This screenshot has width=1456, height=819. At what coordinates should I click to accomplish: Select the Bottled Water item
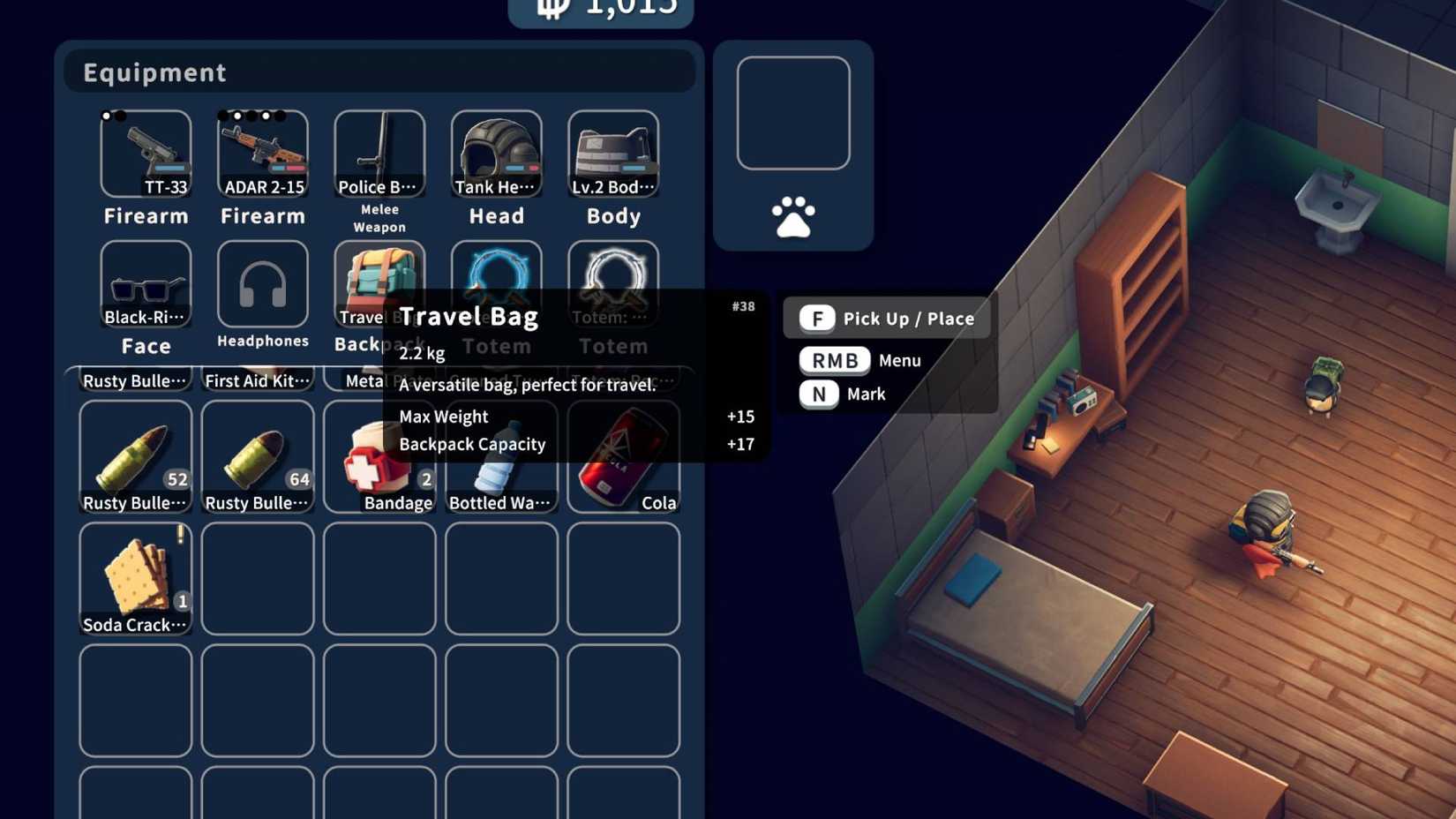click(x=500, y=455)
